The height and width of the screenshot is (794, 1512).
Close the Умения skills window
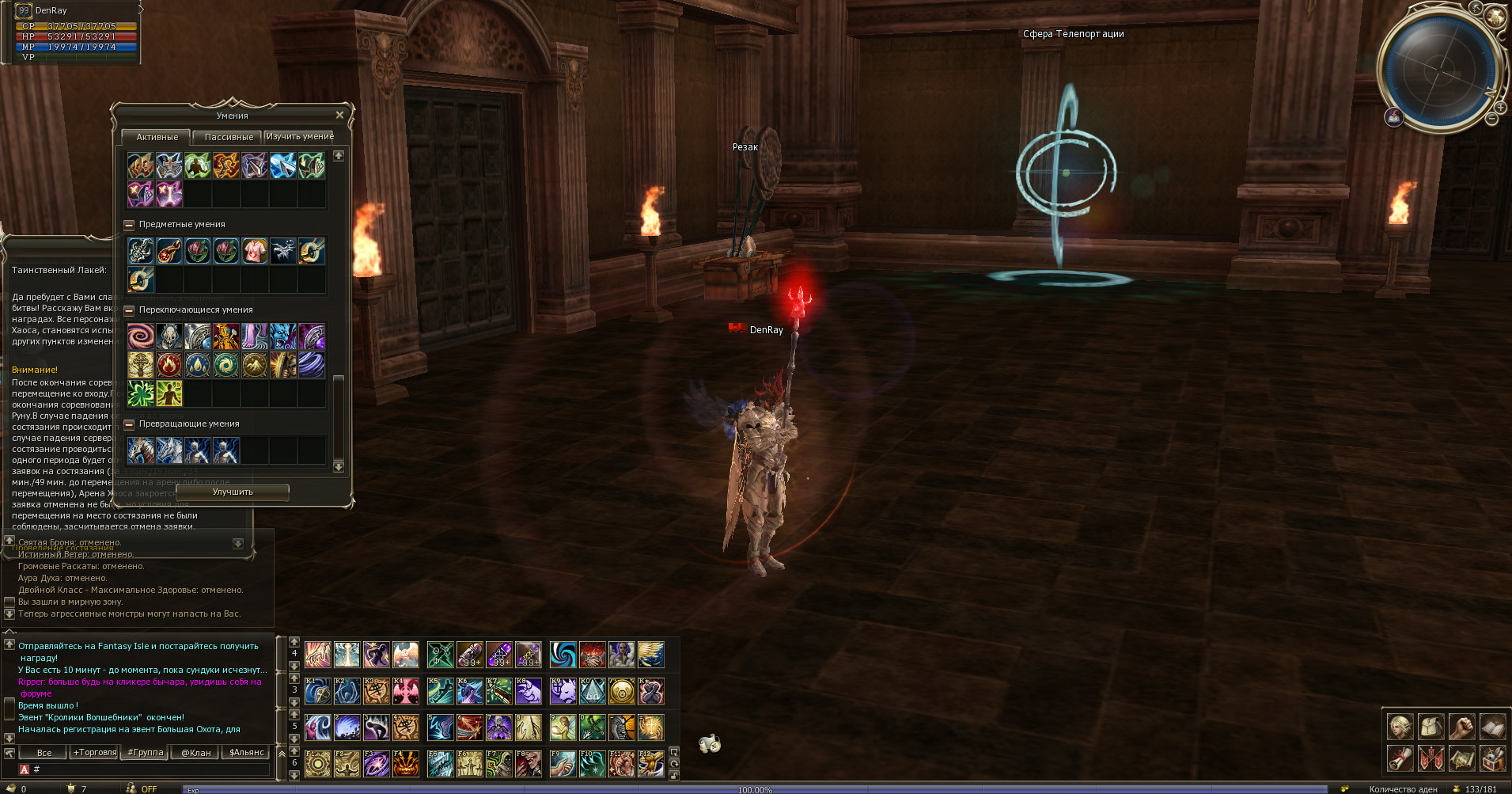pos(339,116)
